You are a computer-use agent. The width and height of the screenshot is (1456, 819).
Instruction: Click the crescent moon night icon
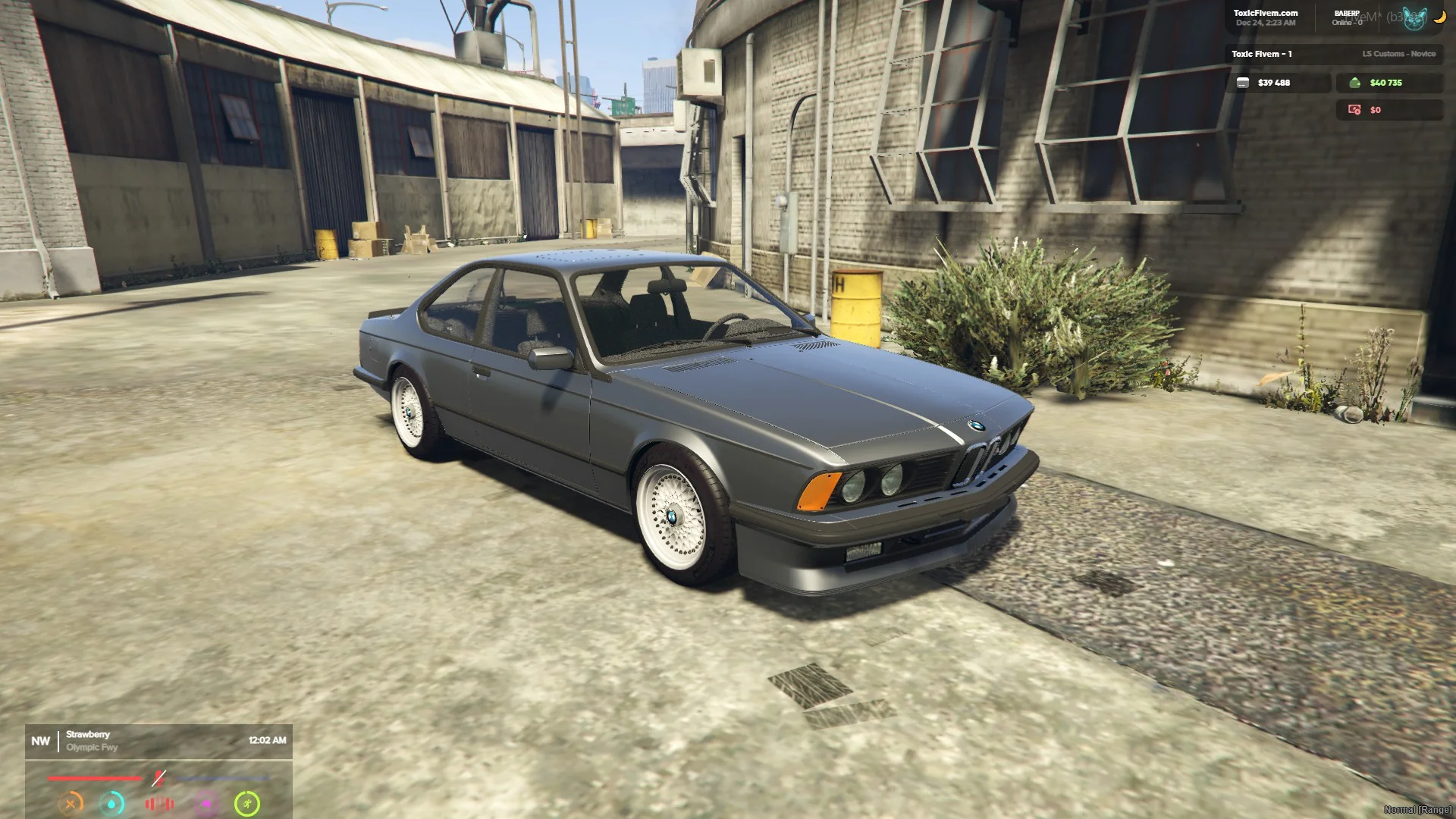[1439, 17]
